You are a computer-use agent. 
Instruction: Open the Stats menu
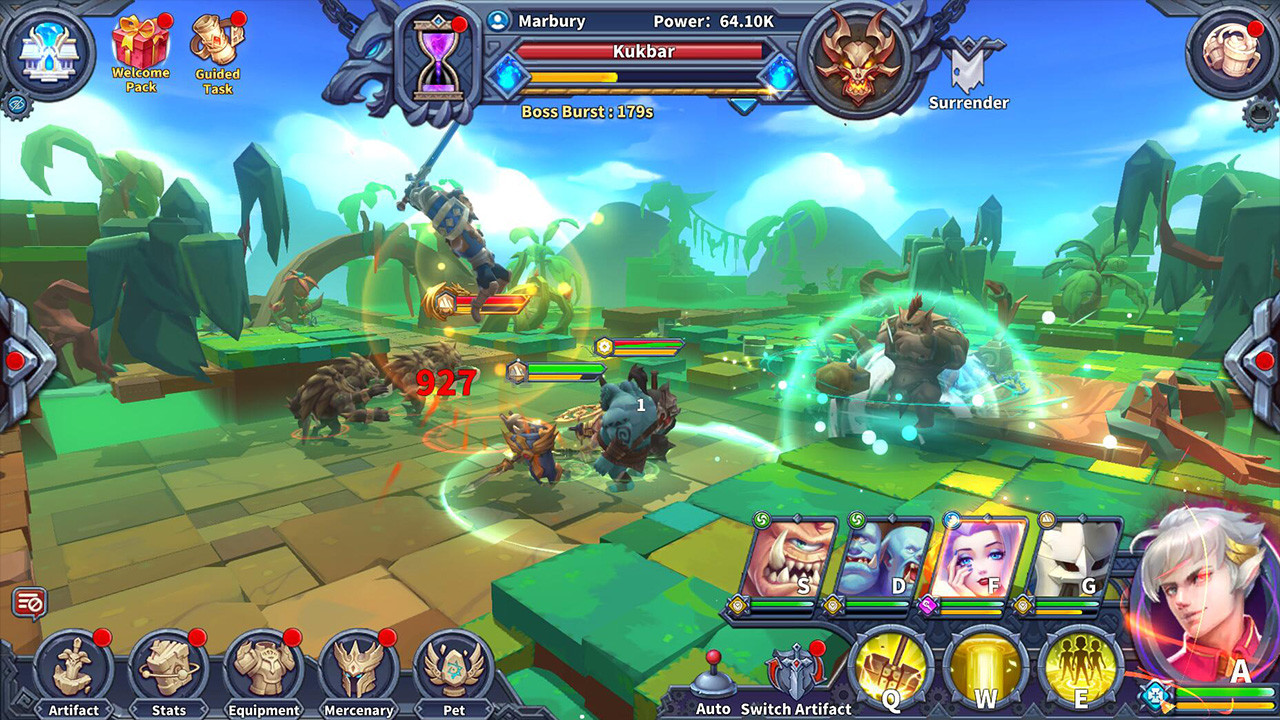[168, 670]
